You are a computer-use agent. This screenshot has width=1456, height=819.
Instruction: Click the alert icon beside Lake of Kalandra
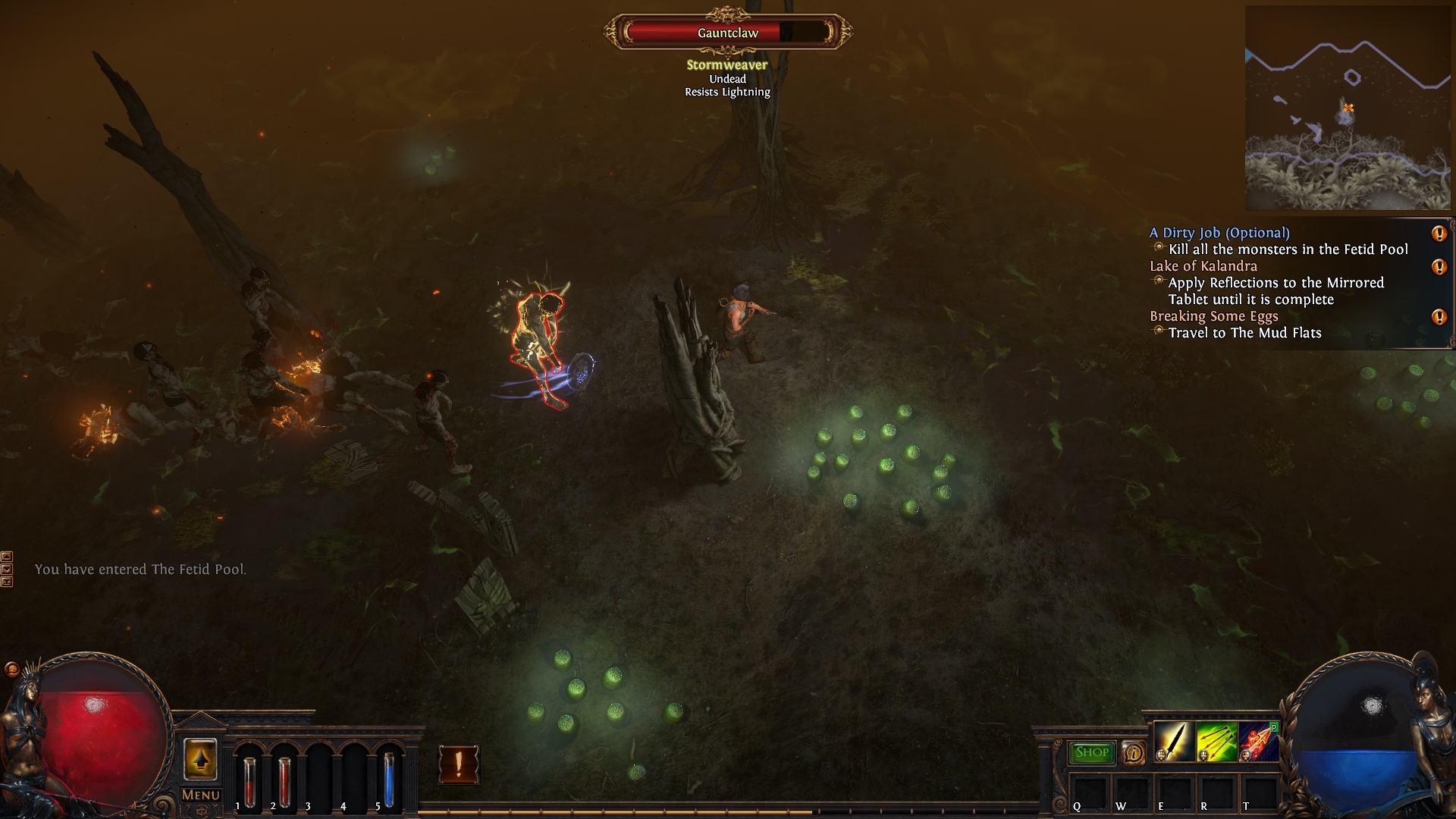coord(1439,267)
